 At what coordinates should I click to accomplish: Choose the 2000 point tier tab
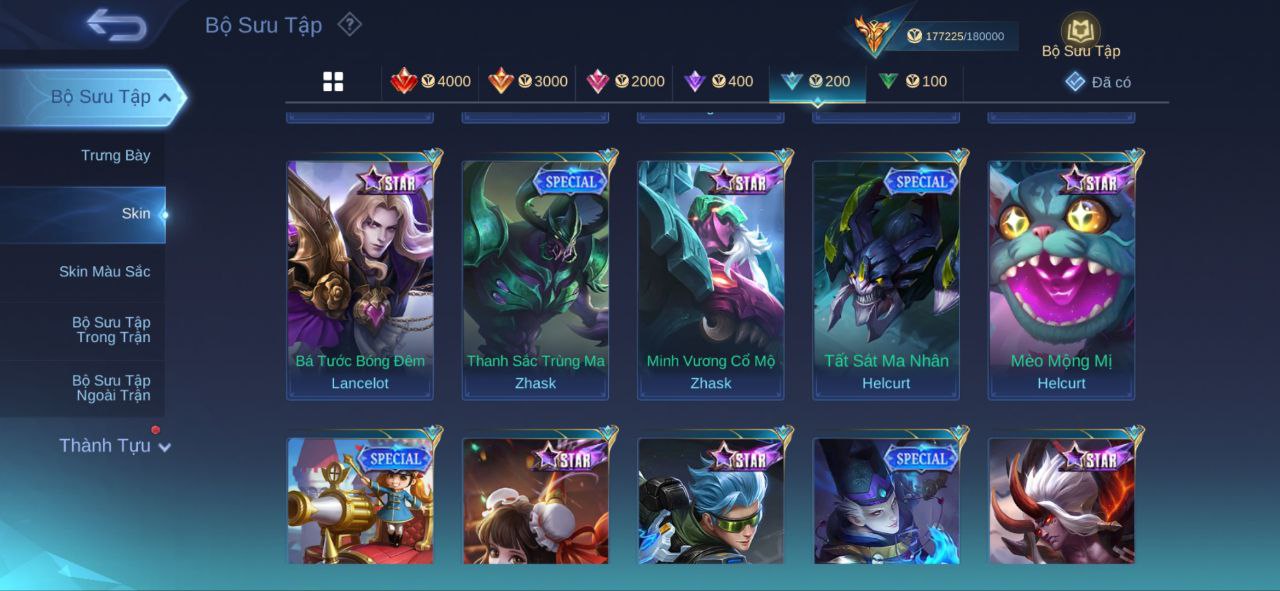coord(625,82)
